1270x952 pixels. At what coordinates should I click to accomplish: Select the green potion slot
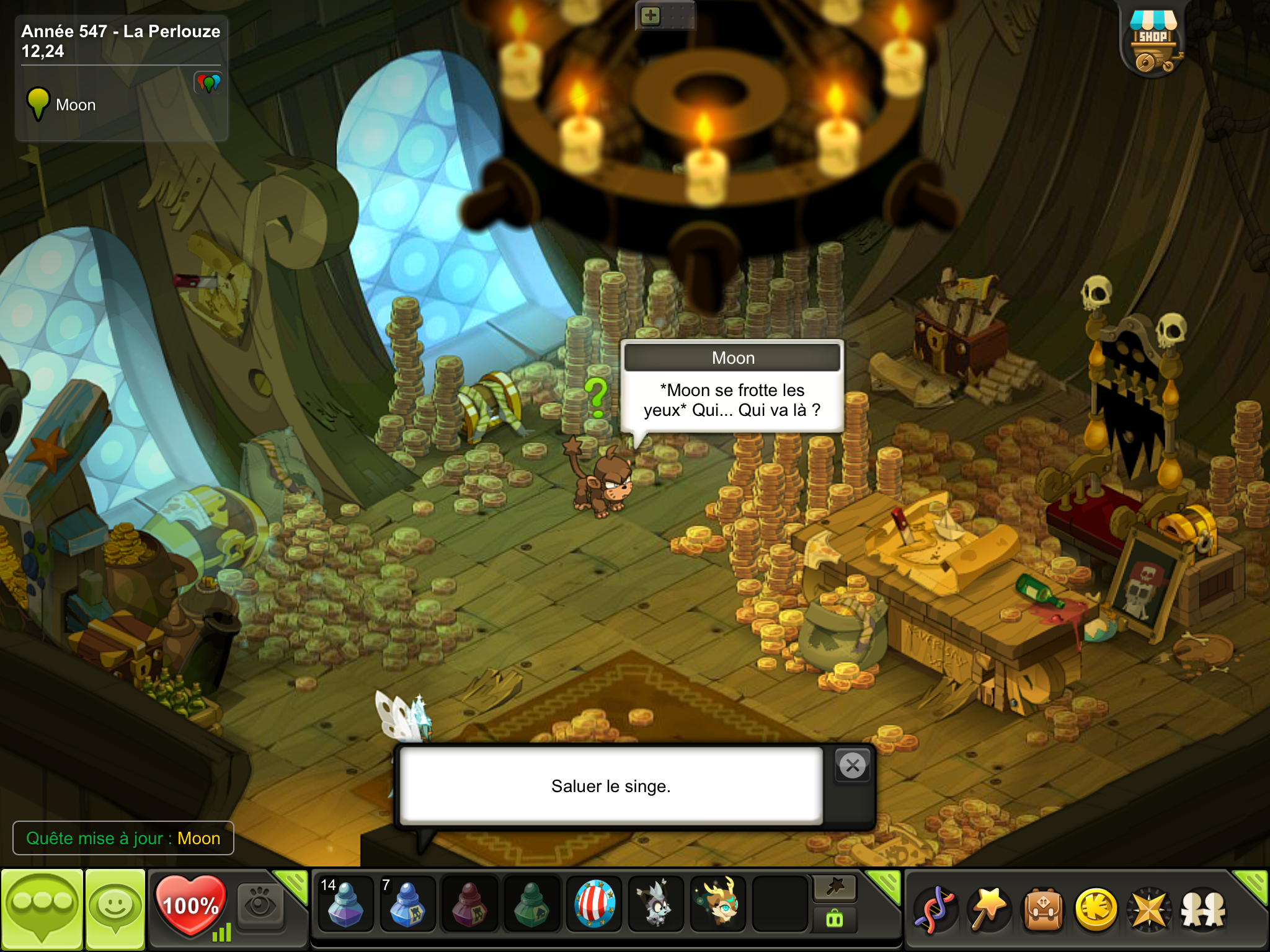531,905
